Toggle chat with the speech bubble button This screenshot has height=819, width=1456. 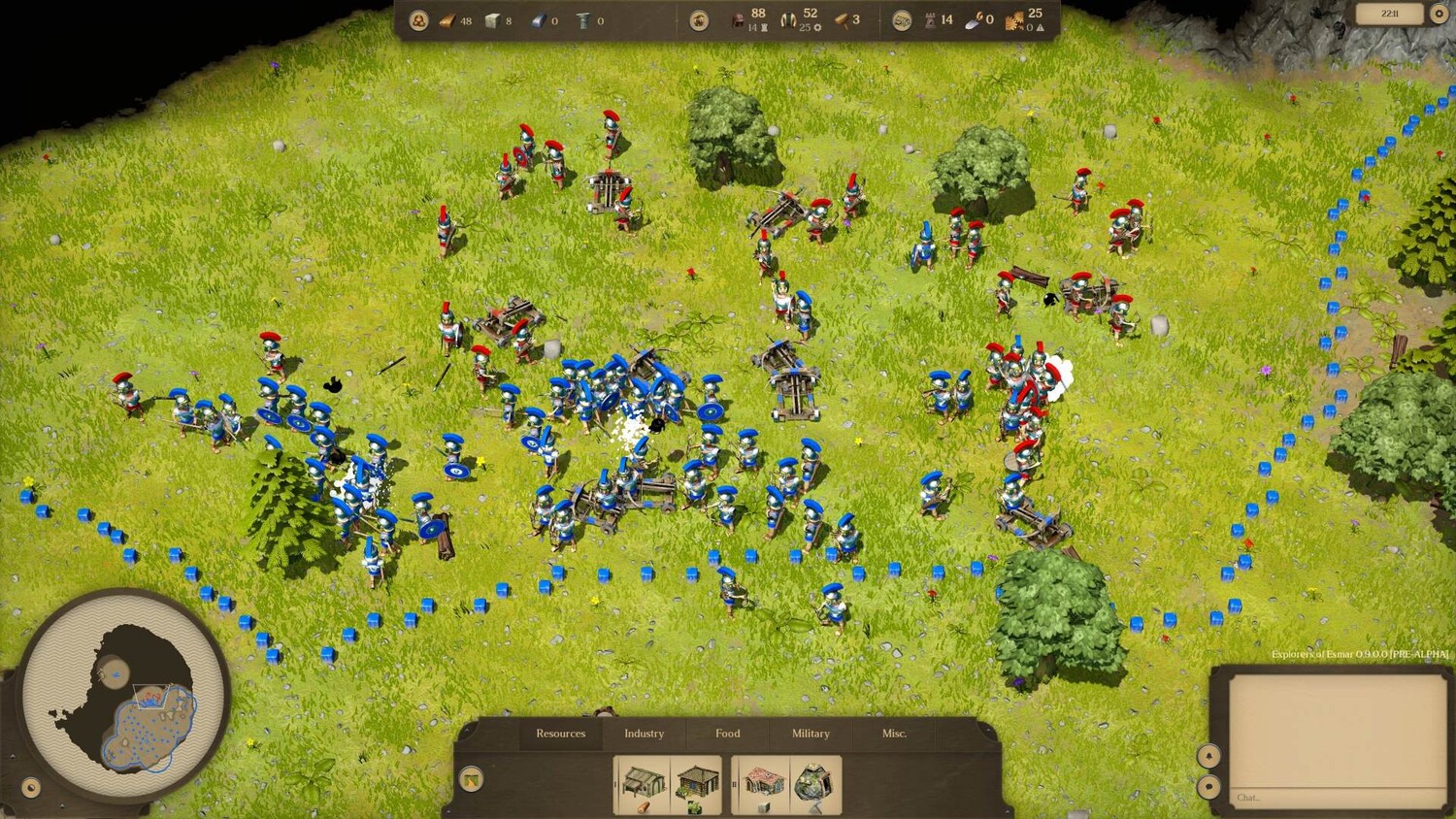pyautogui.click(x=1208, y=787)
